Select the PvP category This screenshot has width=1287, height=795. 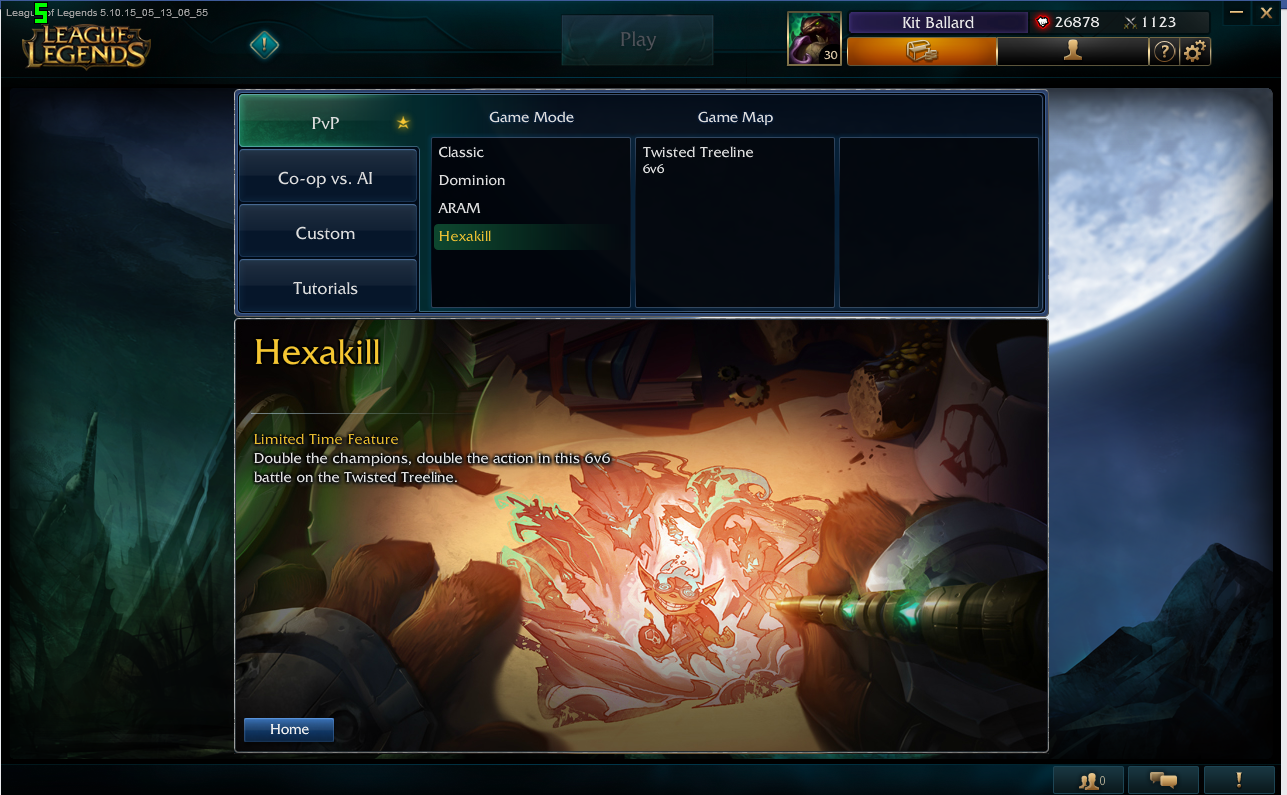[326, 123]
